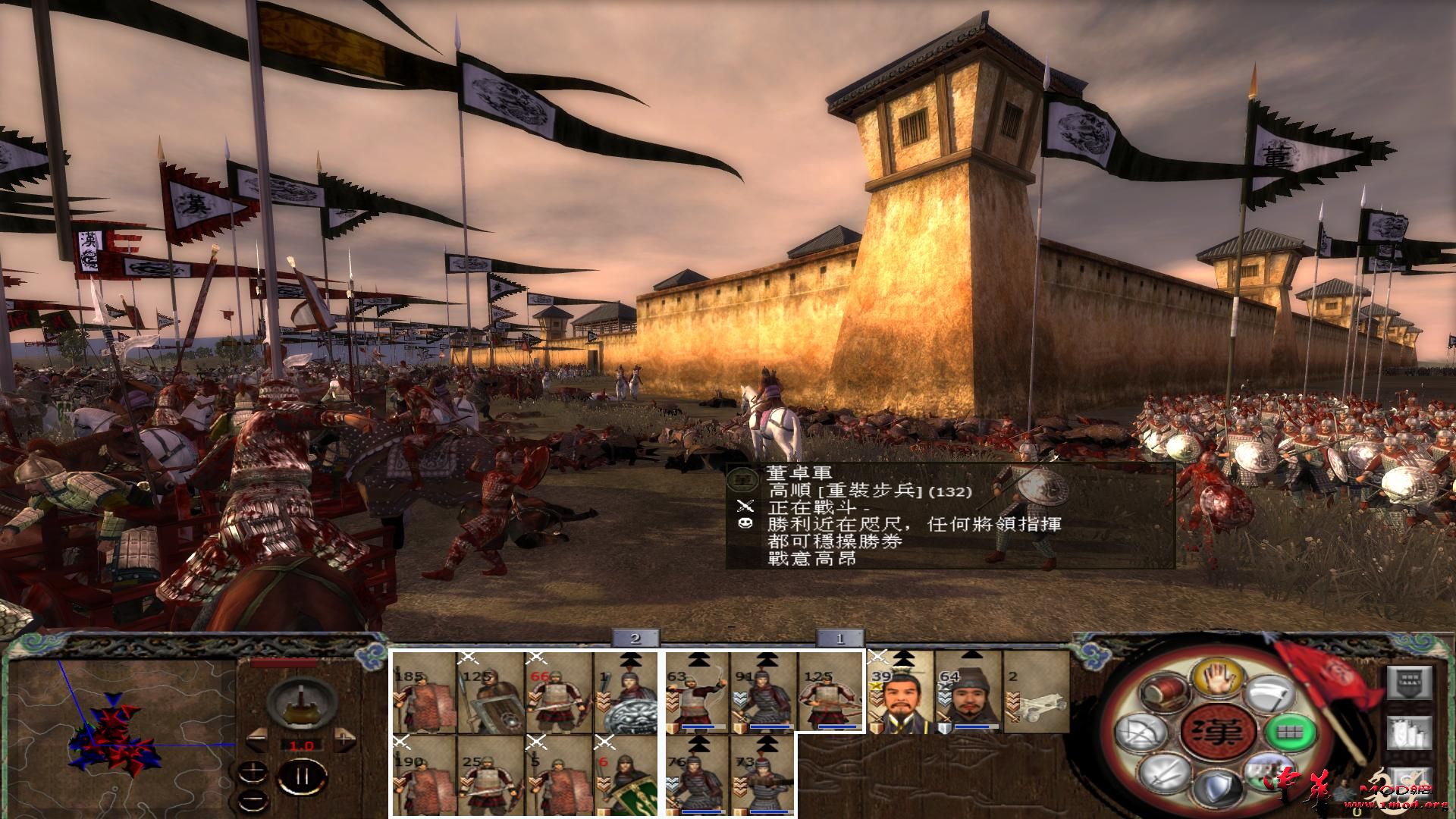This screenshot has height=819, width=1456.
Task: Select the green shield unit card
Action: (626, 777)
